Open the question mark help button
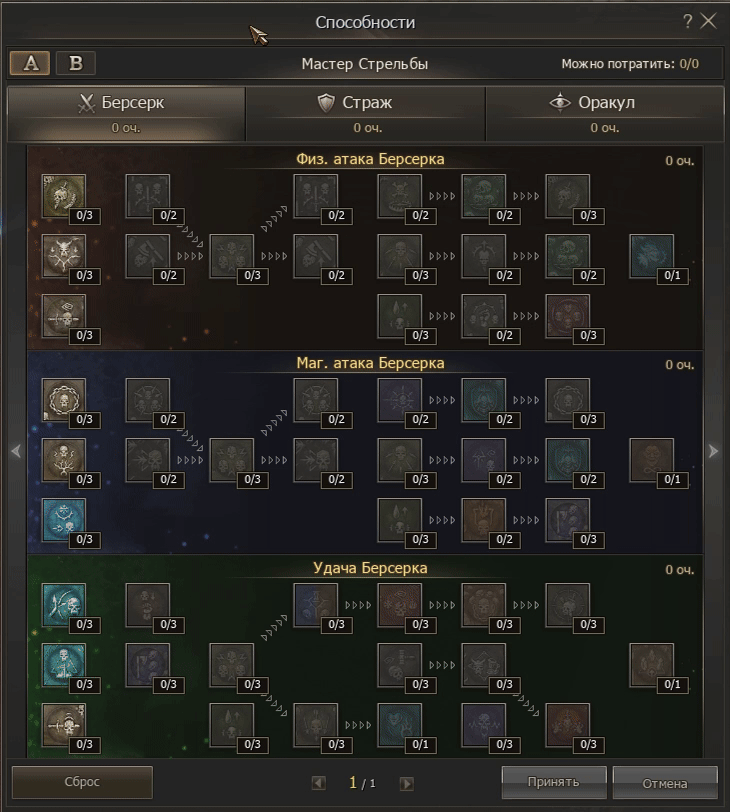Viewport: 730px width, 812px height. [687, 21]
